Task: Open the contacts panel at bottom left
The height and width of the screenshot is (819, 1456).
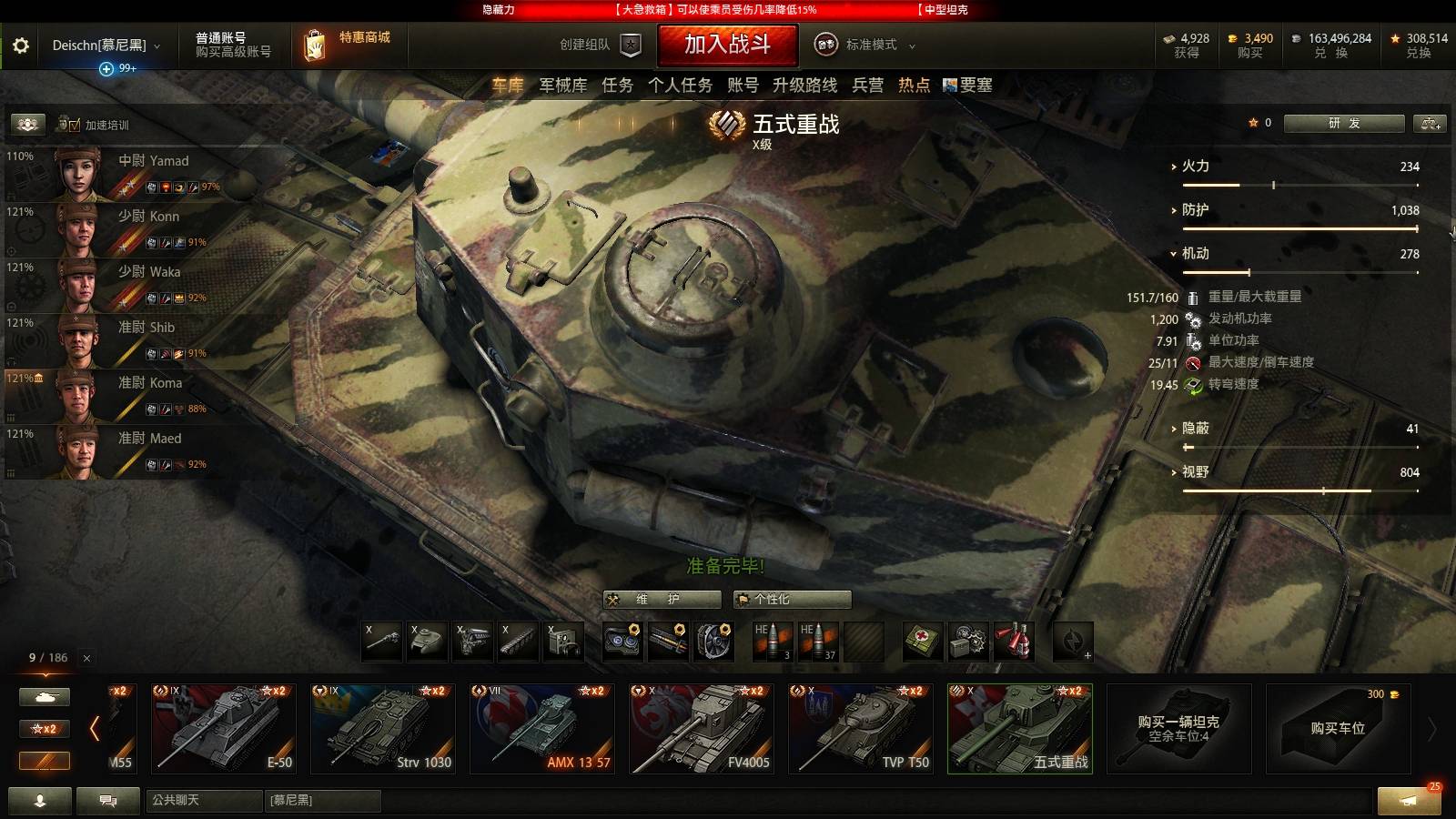Action: [x=41, y=802]
